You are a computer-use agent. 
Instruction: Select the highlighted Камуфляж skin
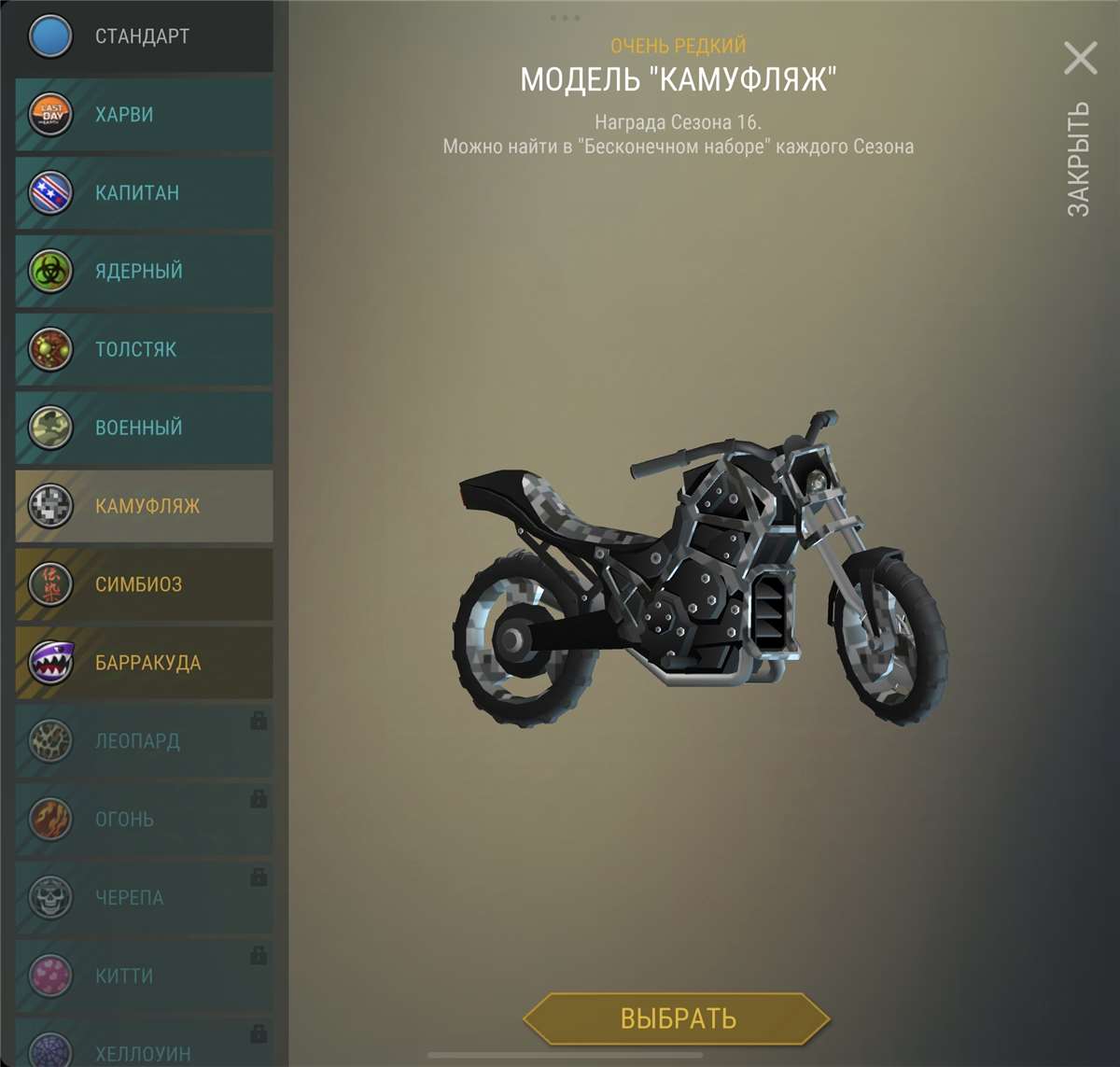pos(145,507)
